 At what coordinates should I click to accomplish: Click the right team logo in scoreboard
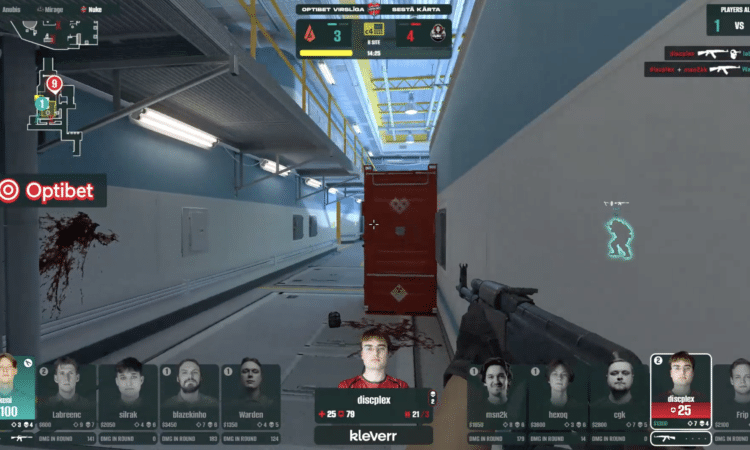click(437, 35)
